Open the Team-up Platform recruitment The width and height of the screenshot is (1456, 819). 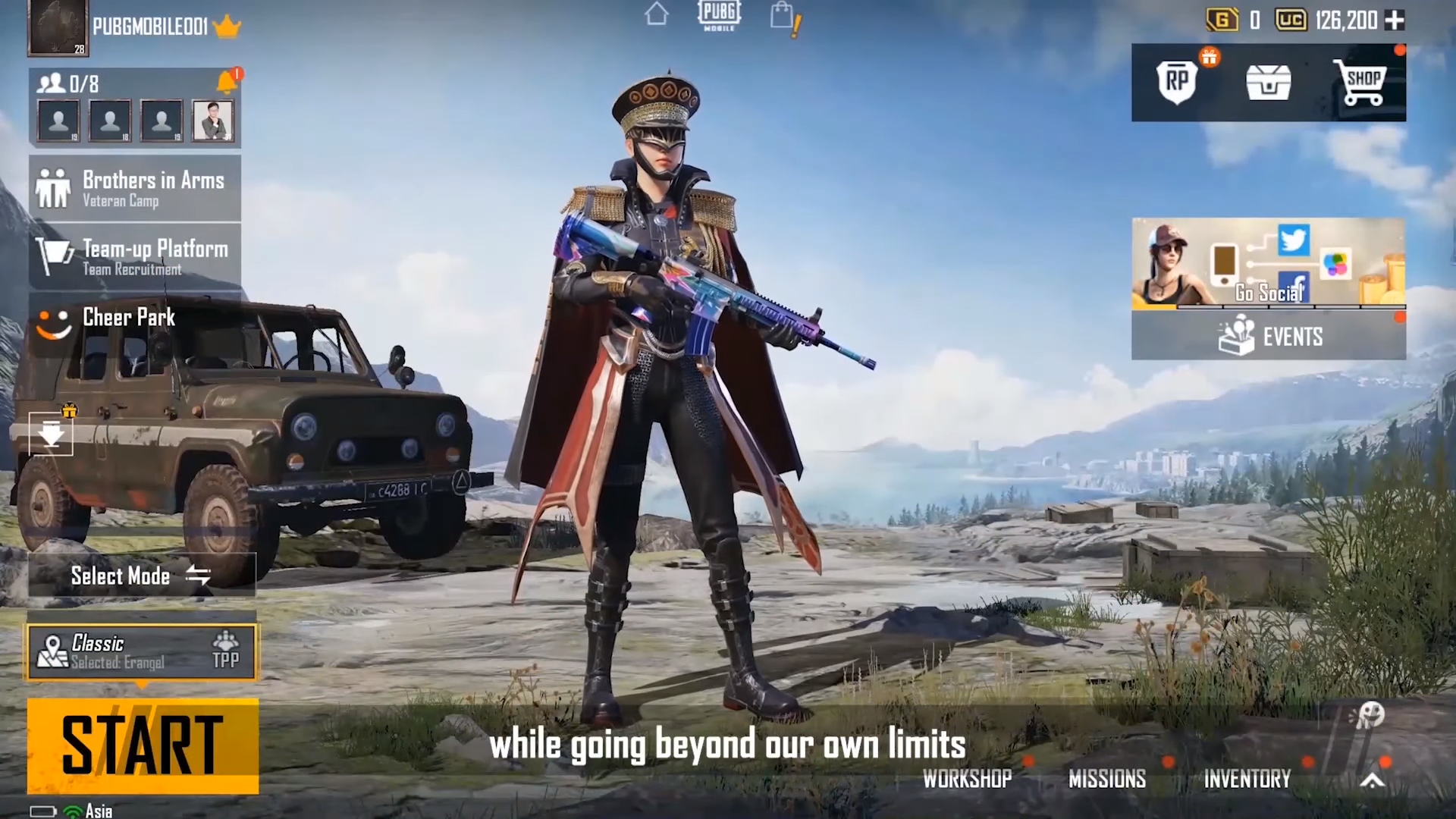(x=135, y=257)
